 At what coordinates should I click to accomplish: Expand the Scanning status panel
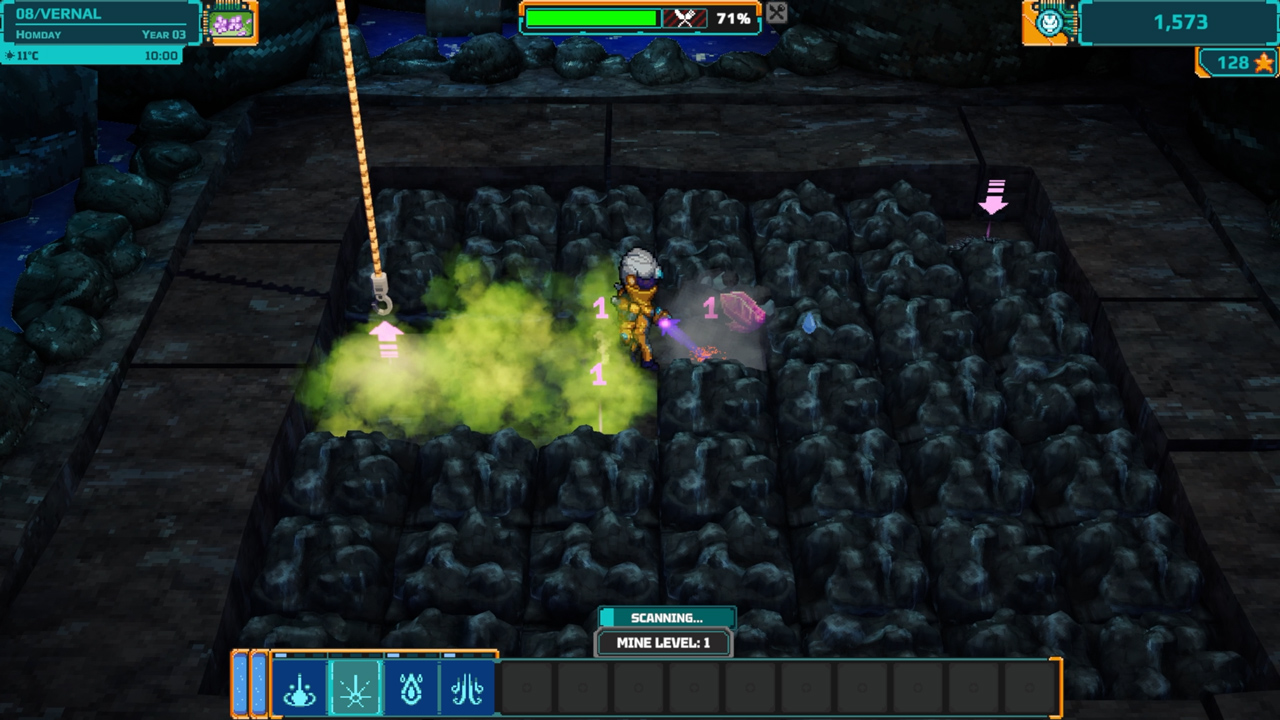click(x=664, y=617)
